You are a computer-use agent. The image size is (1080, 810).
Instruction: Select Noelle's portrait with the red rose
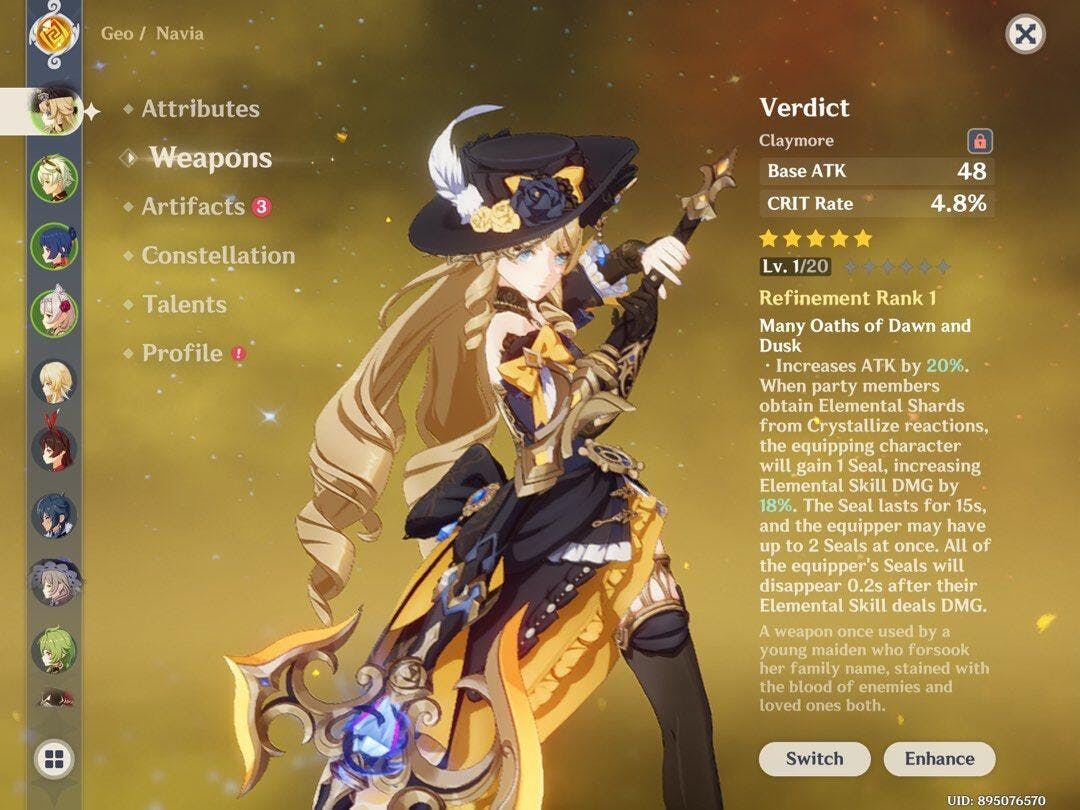tap(53, 313)
